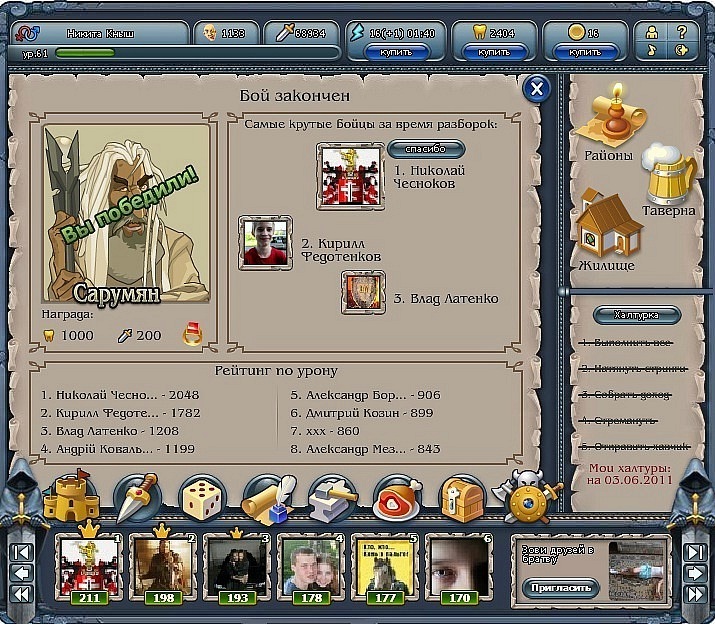Open the Халтурка task list
The height and width of the screenshot is (624, 715).
click(637, 315)
